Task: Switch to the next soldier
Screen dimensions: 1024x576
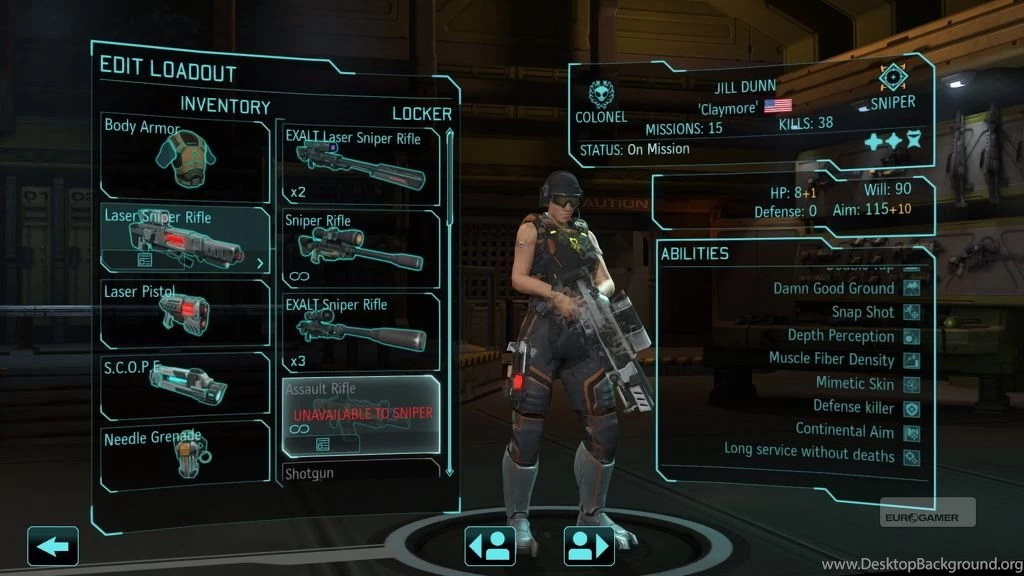Action: (x=589, y=546)
